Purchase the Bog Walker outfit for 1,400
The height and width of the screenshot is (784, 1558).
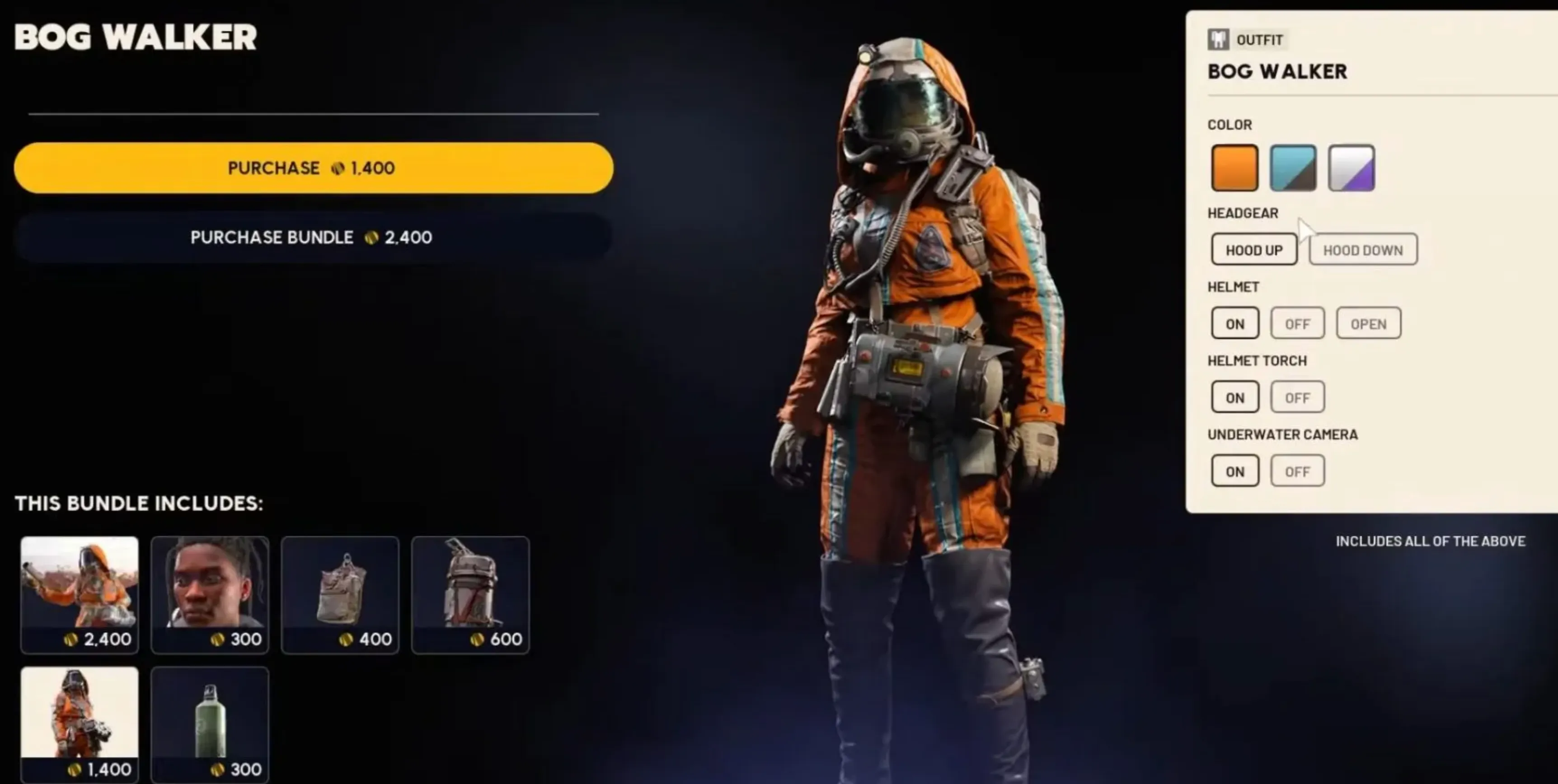[313, 168]
